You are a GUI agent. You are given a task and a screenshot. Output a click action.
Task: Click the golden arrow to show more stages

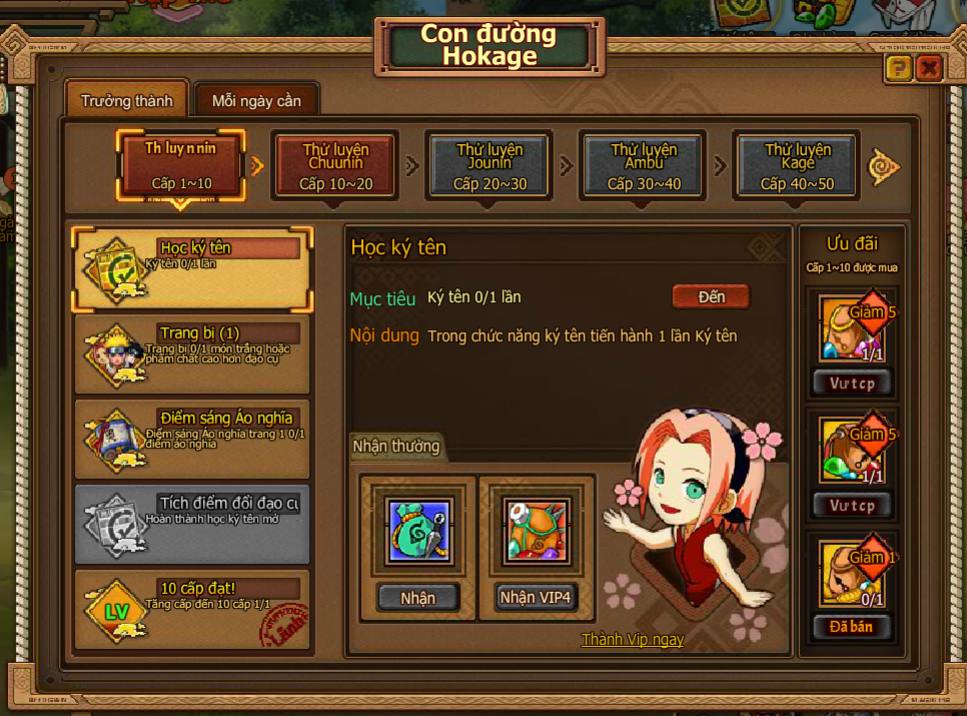point(884,167)
